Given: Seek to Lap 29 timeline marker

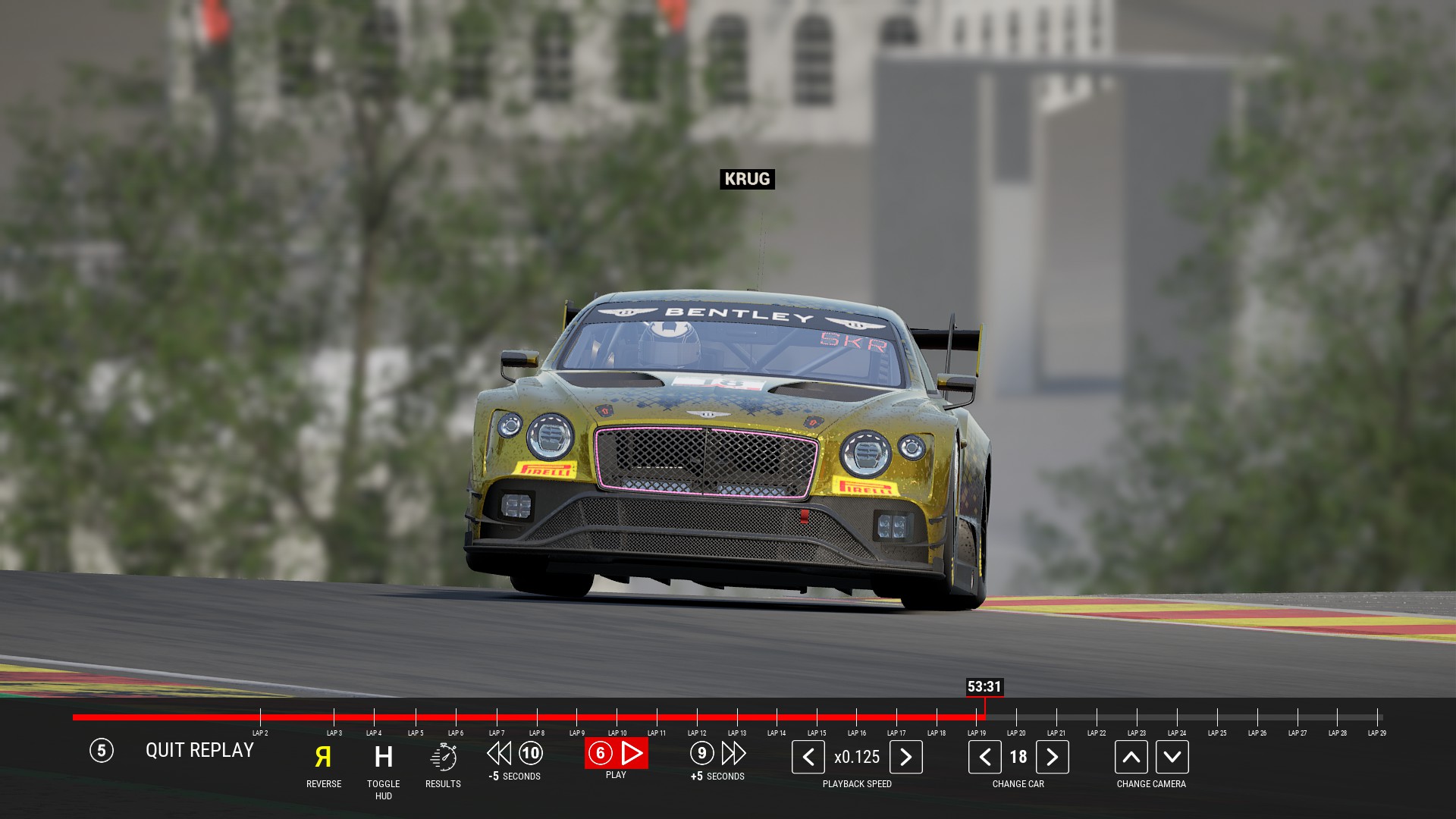Looking at the screenshot, I should click(1377, 717).
